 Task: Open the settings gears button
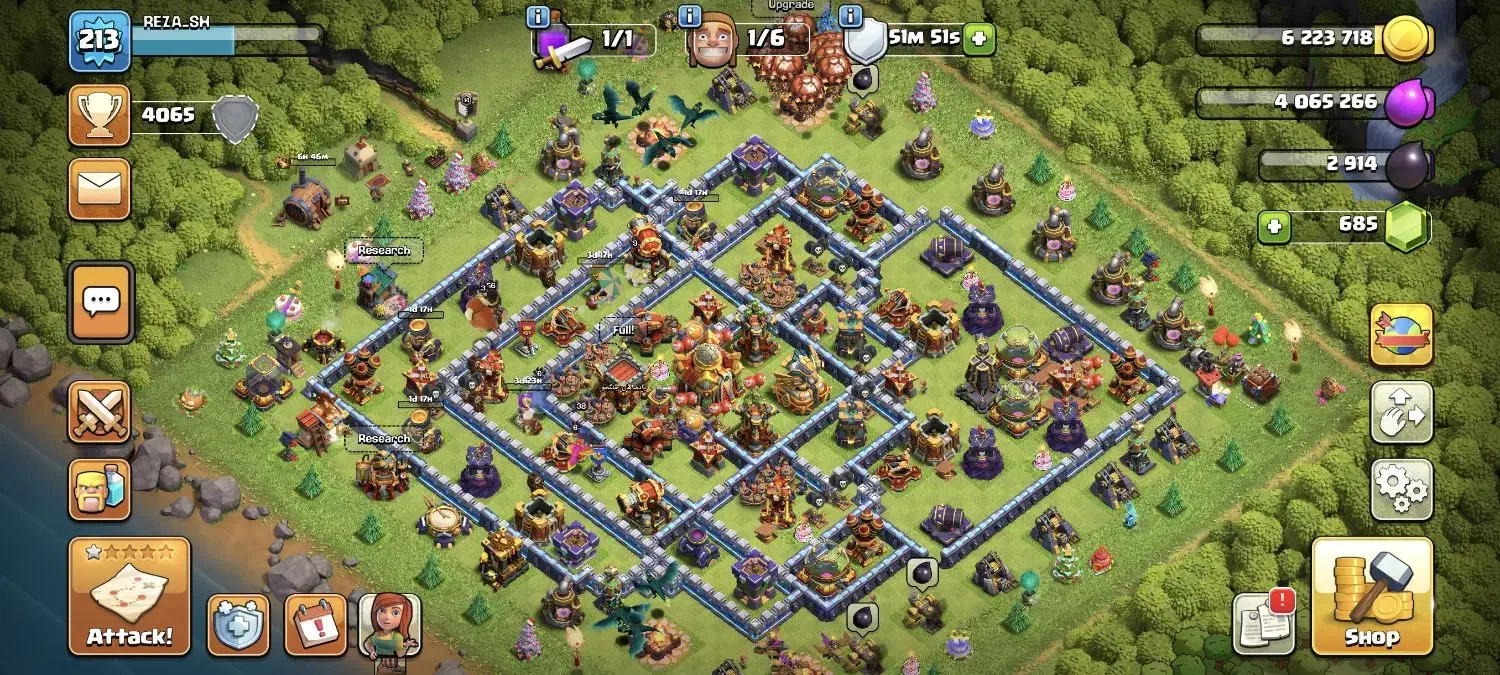point(1401,489)
